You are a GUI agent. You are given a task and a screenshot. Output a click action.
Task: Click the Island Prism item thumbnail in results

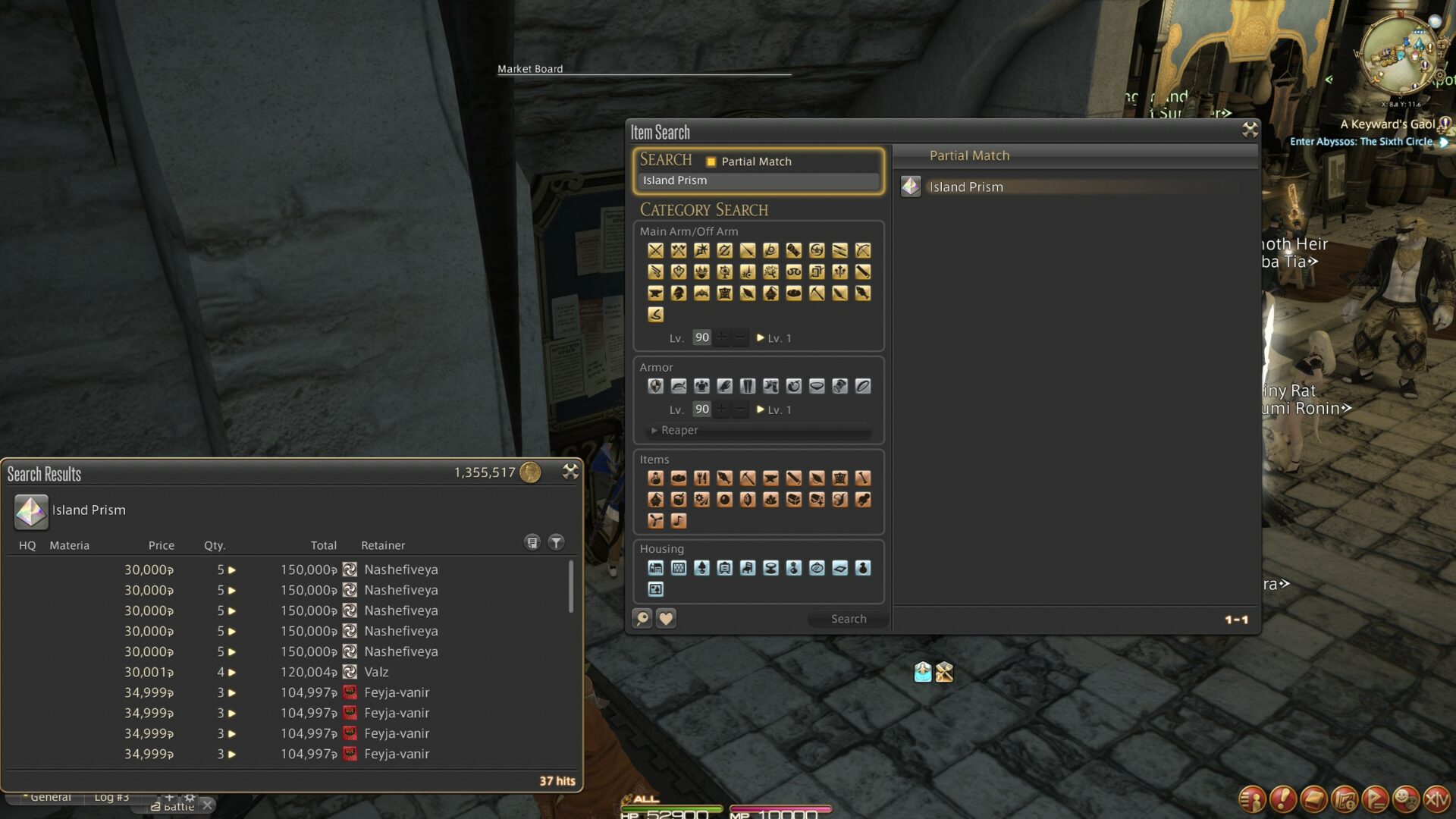(x=30, y=512)
